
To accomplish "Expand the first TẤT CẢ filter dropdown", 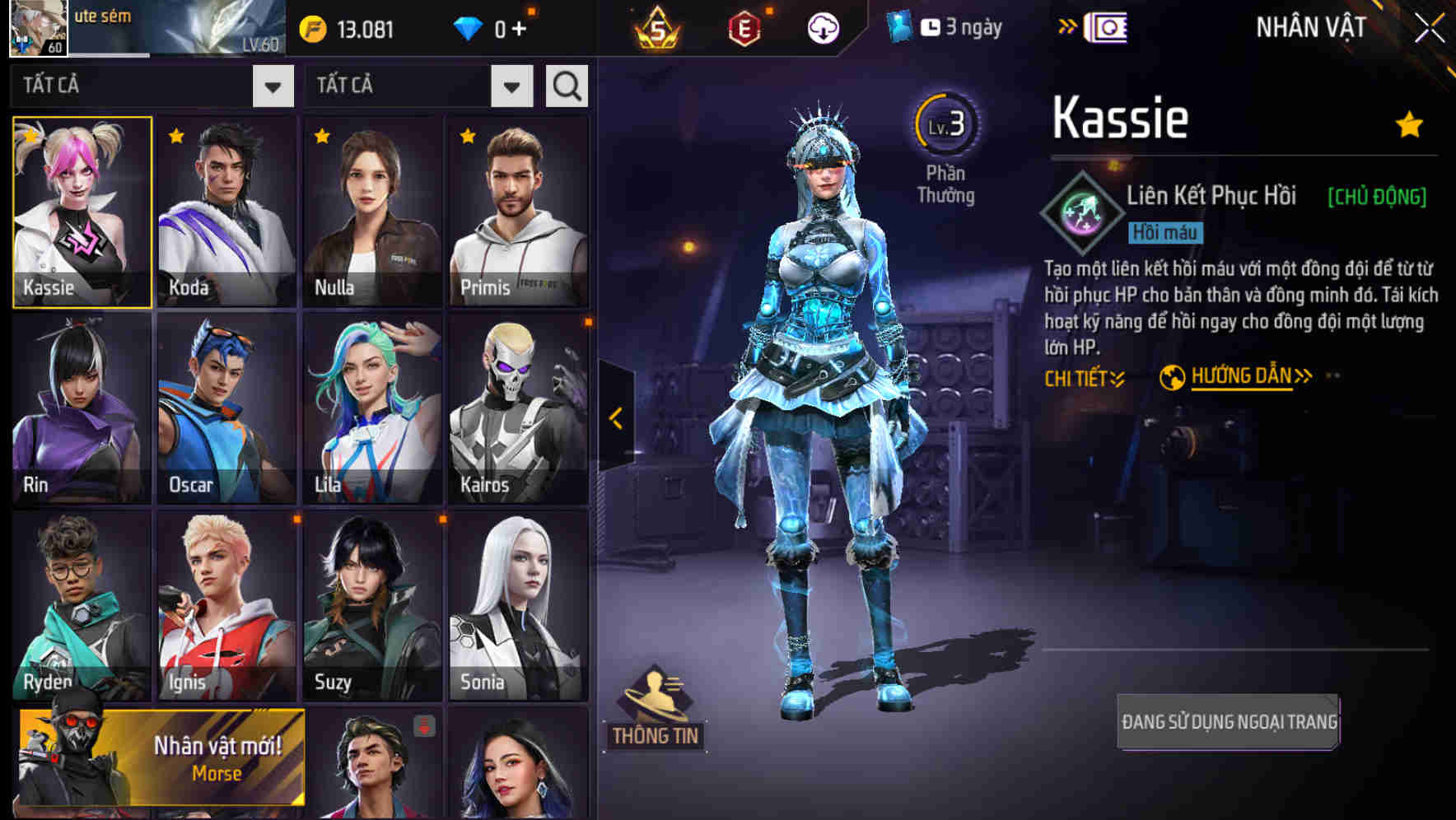I will click(274, 86).
